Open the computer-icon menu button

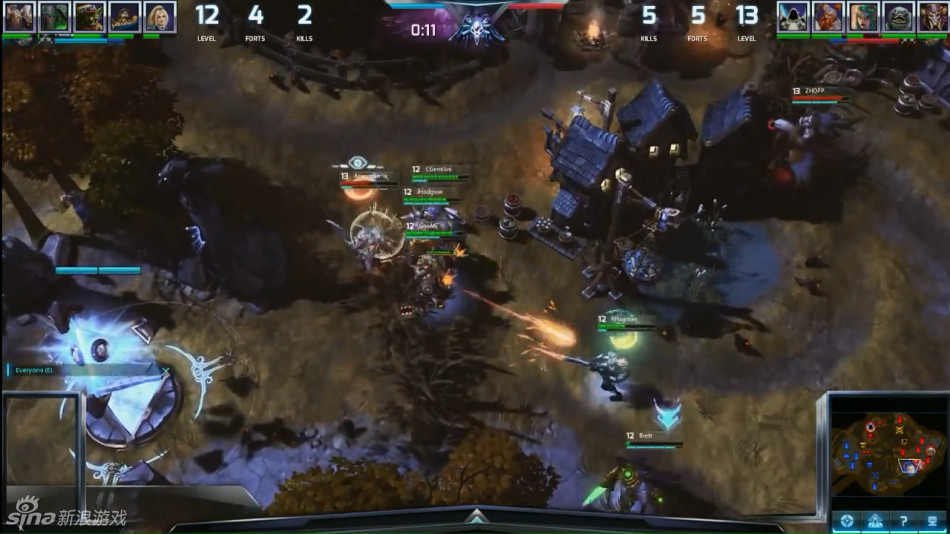pos(933,521)
